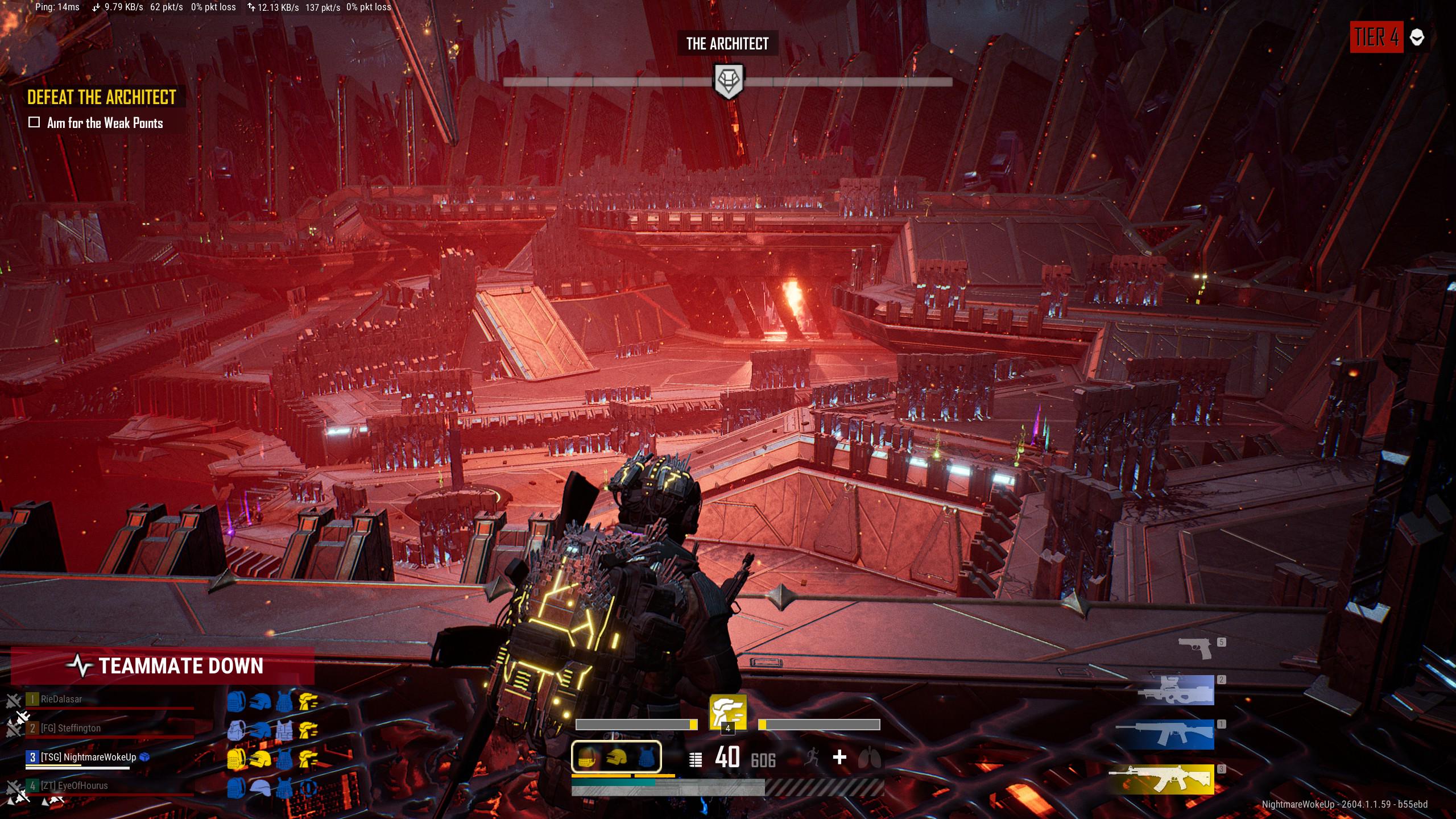
Task: Click the Tier 4 badge
Action: (x=1376, y=38)
